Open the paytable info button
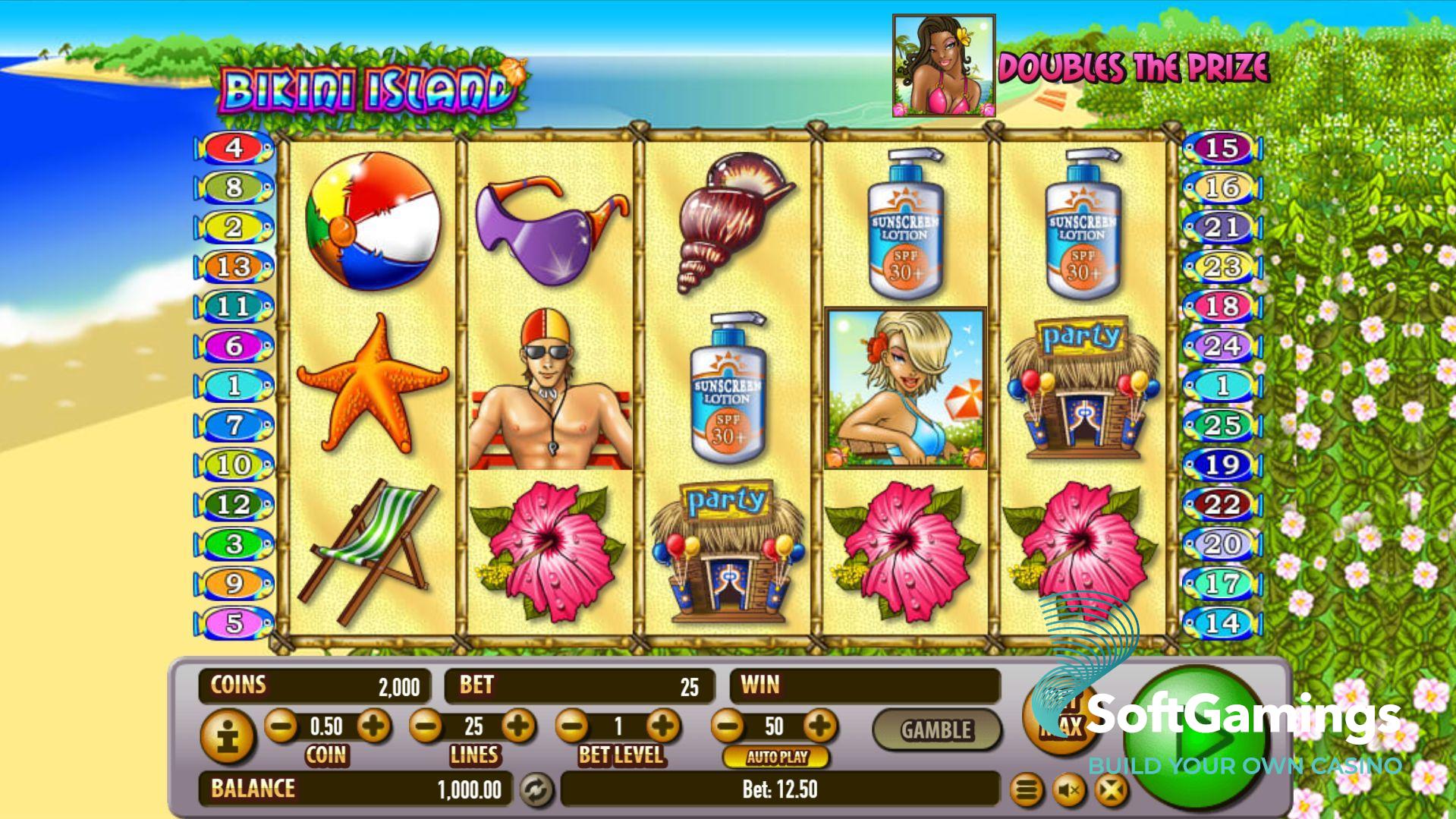 227,735
